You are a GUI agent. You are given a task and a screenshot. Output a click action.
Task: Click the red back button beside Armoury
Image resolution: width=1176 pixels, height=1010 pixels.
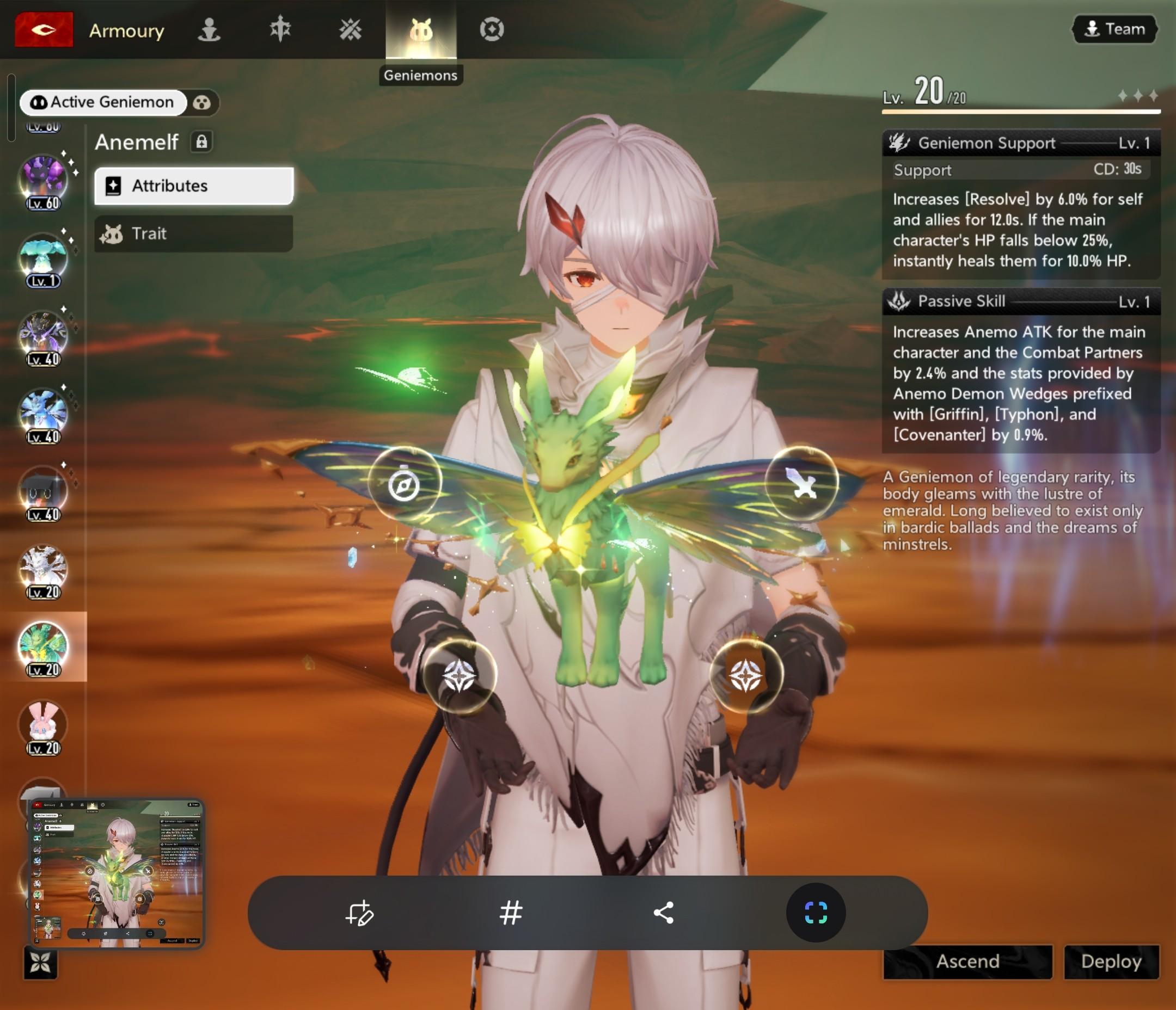coord(44,29)
